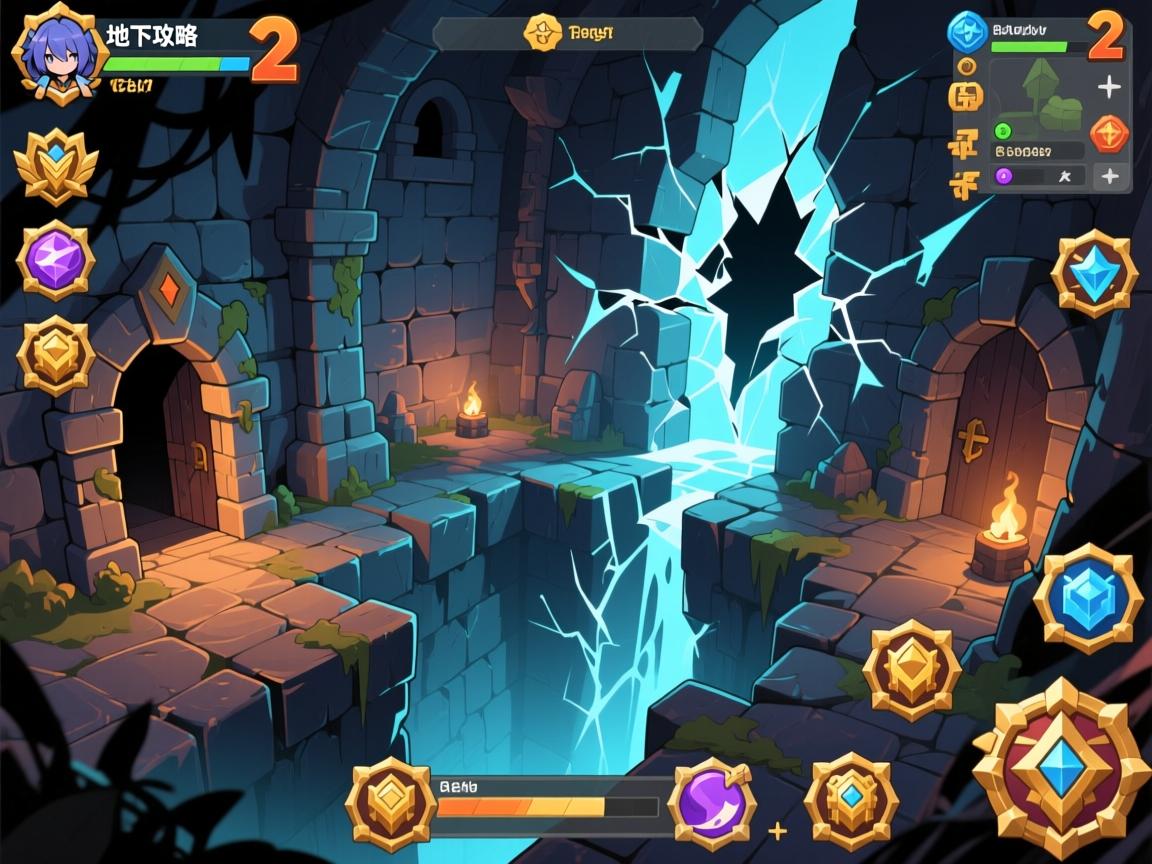Activate the downward blue crystal skill icon
The width and height of the screenshot is (1152, 864).
pos(1094,274)
